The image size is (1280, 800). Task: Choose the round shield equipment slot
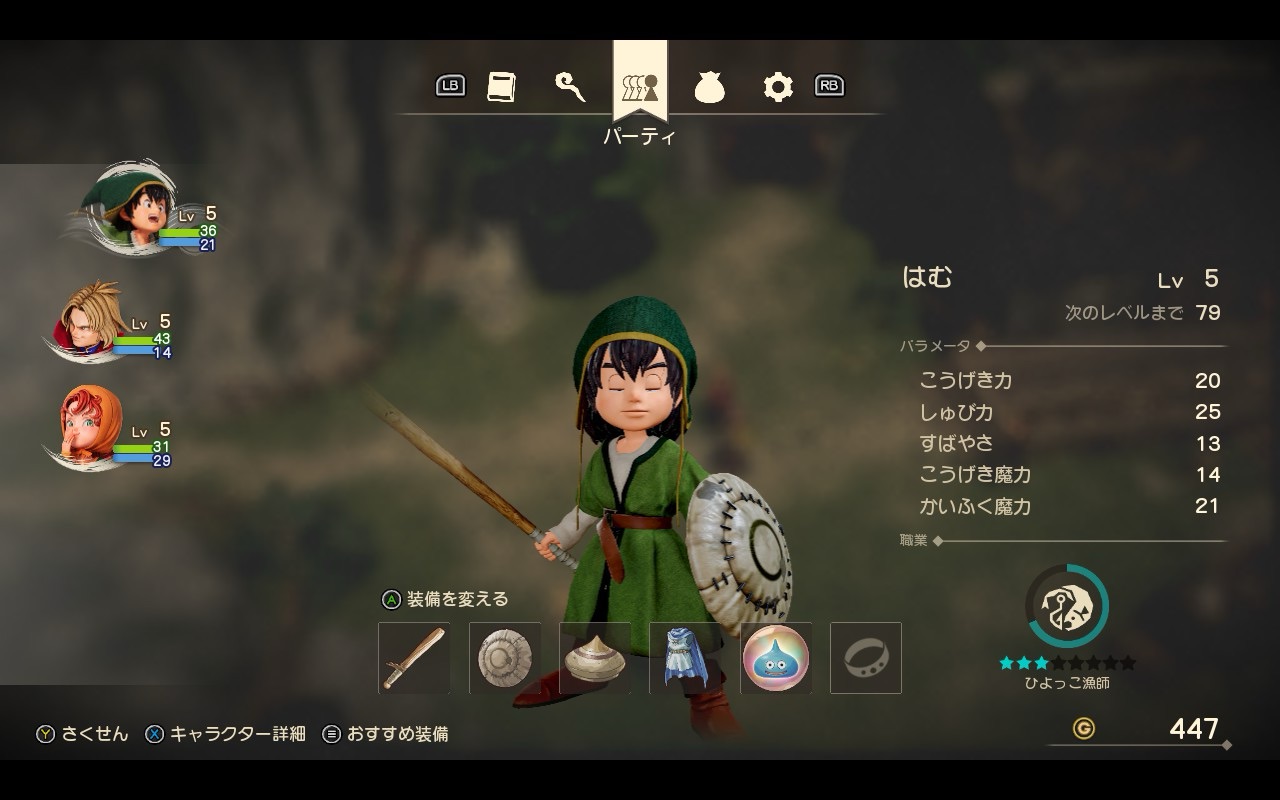click(505, 658)
